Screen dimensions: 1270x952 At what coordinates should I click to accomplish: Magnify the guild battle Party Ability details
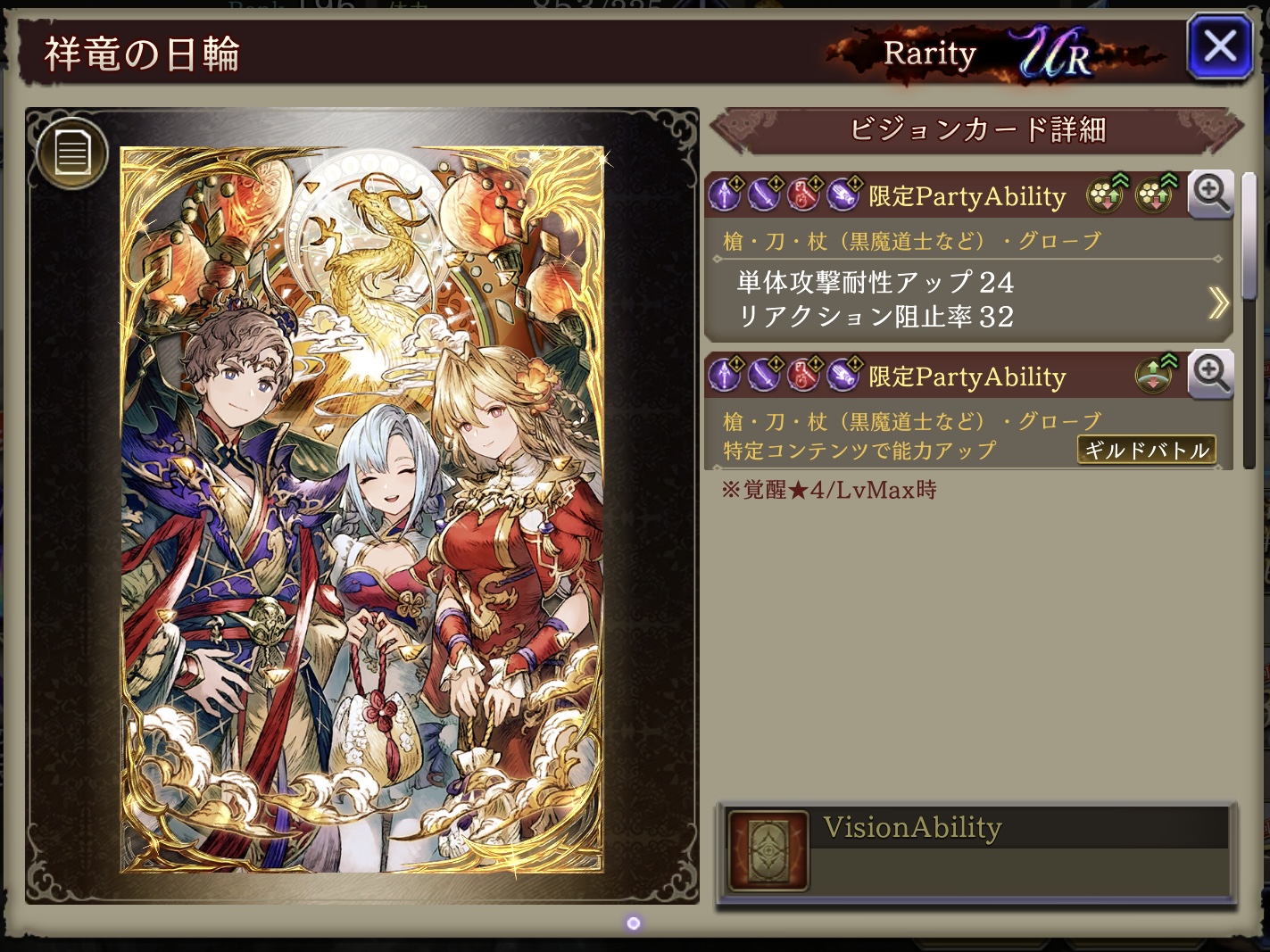click(x=1211, y=374)
